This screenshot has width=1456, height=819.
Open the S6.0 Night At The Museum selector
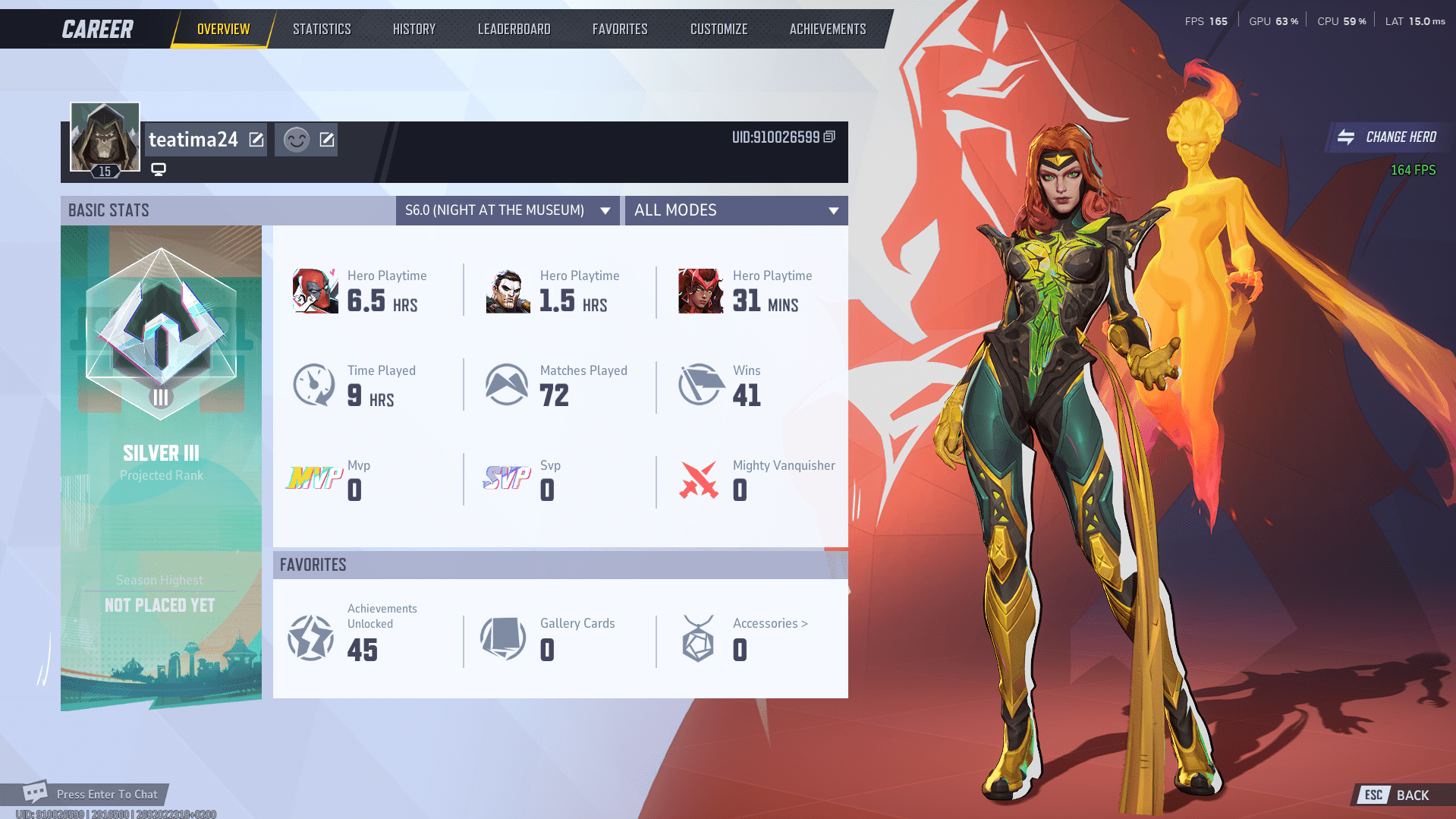(507, 210)
